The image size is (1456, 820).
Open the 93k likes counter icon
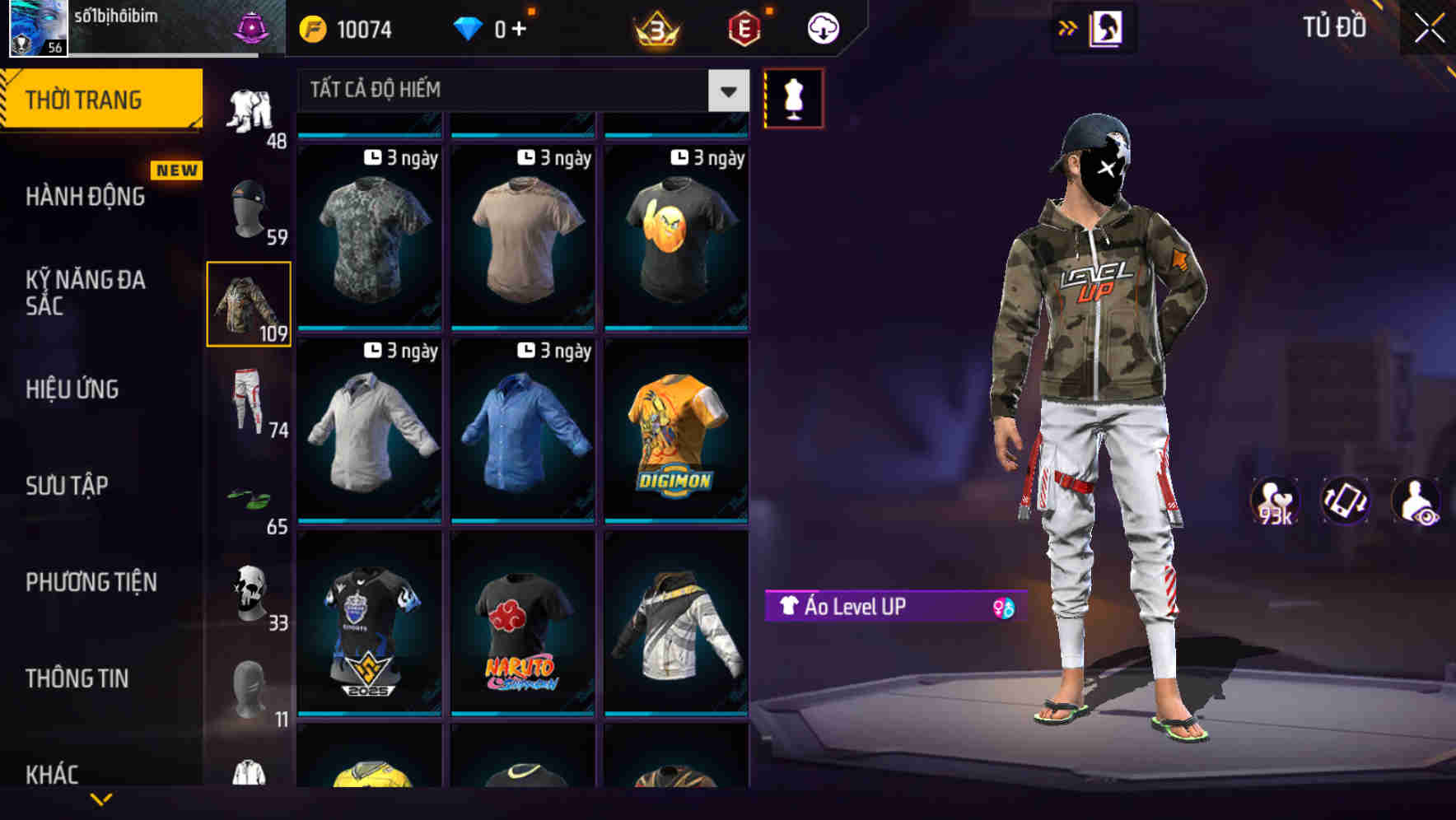pos(1273,501)
